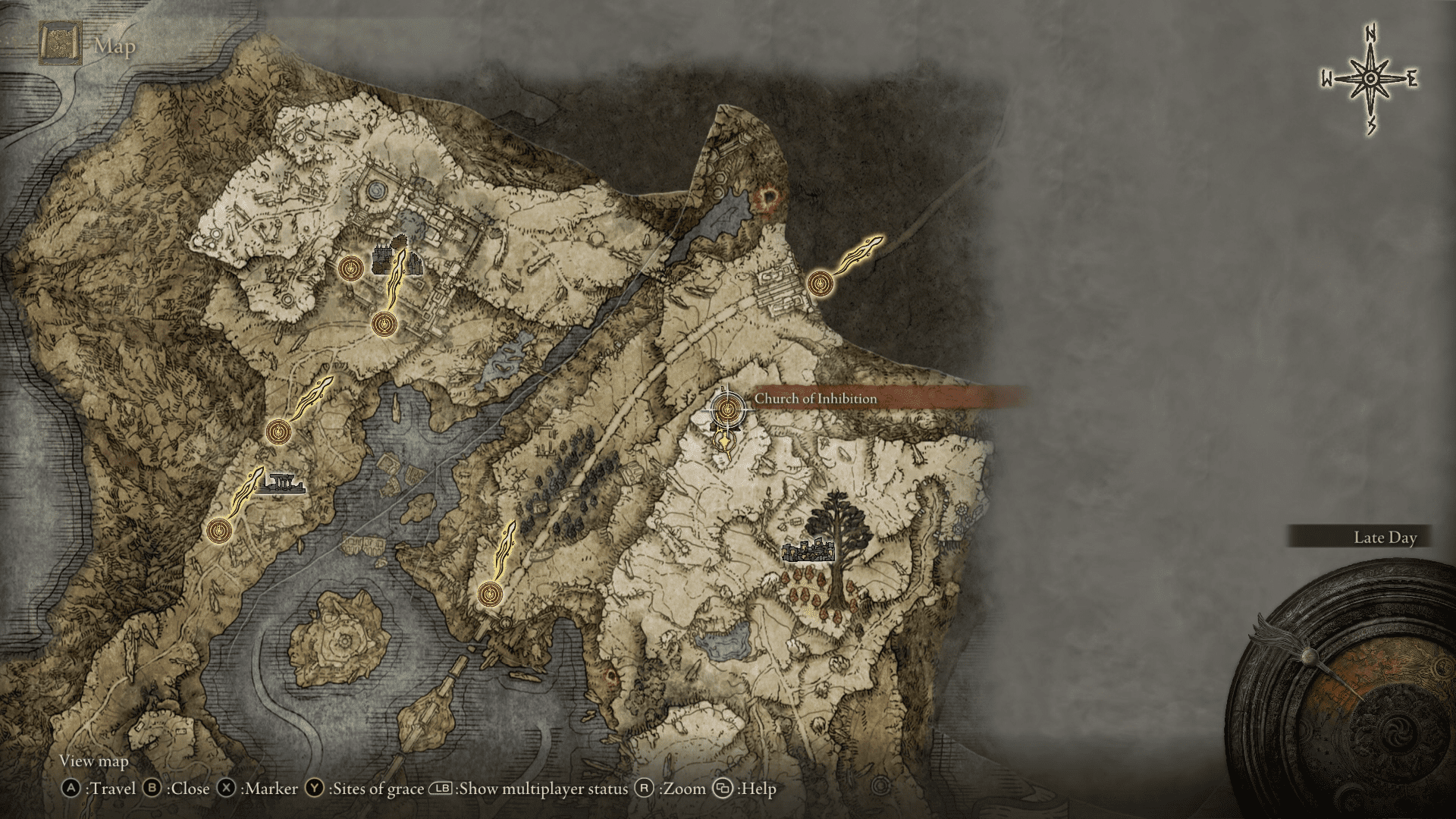The image size is (1456, 819).
Task: Click the View map label
Action: [x=93, y=761]
